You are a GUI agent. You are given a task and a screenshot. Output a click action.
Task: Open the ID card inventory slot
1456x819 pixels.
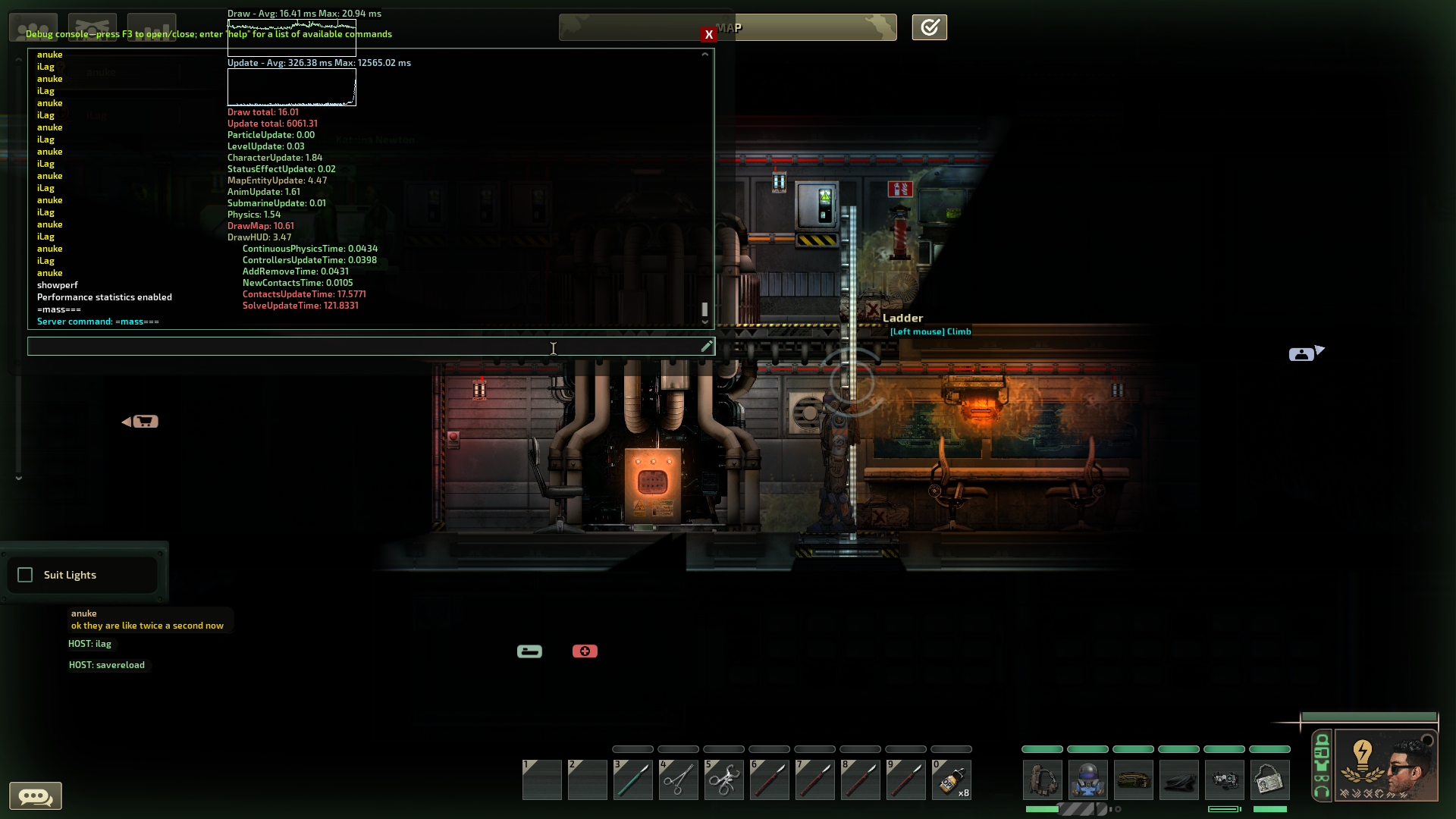click(1270, 780)
